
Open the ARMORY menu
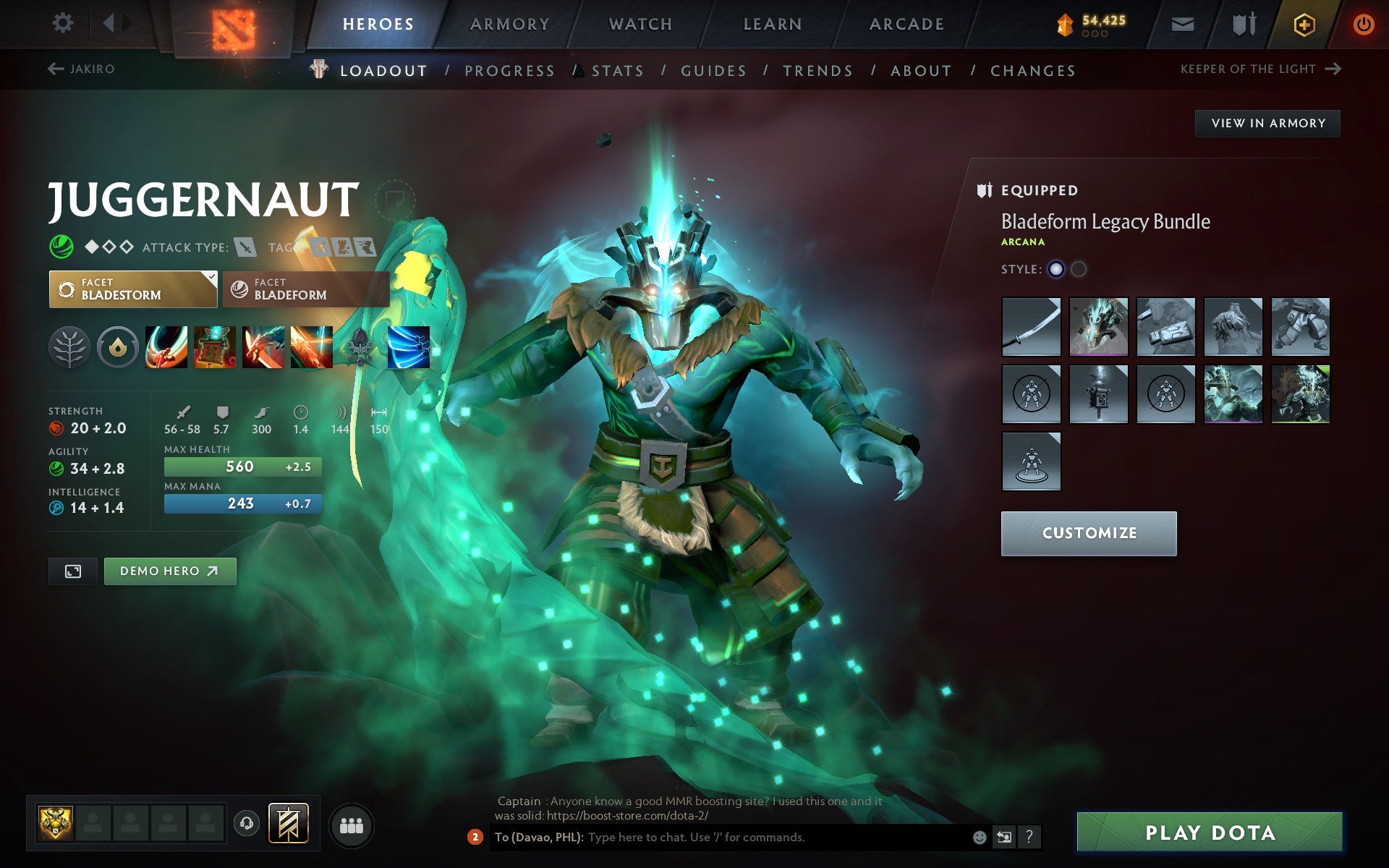(x=509, y=23)
